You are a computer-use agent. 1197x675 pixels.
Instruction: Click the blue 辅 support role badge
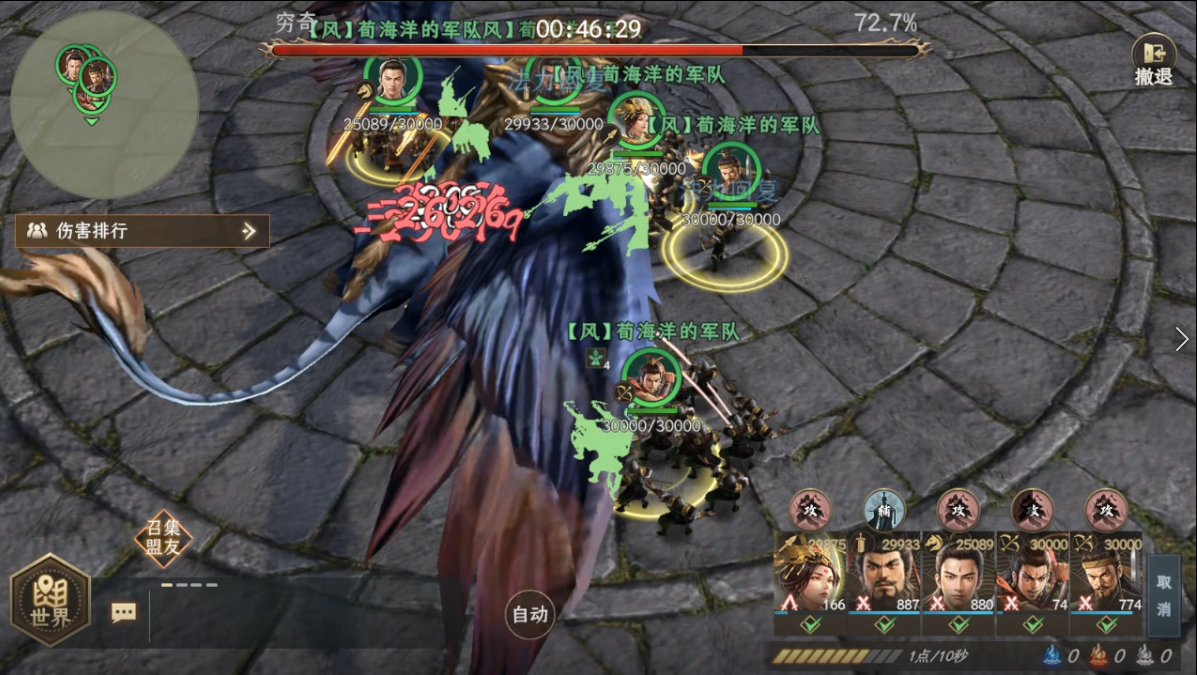click(884, 509)
